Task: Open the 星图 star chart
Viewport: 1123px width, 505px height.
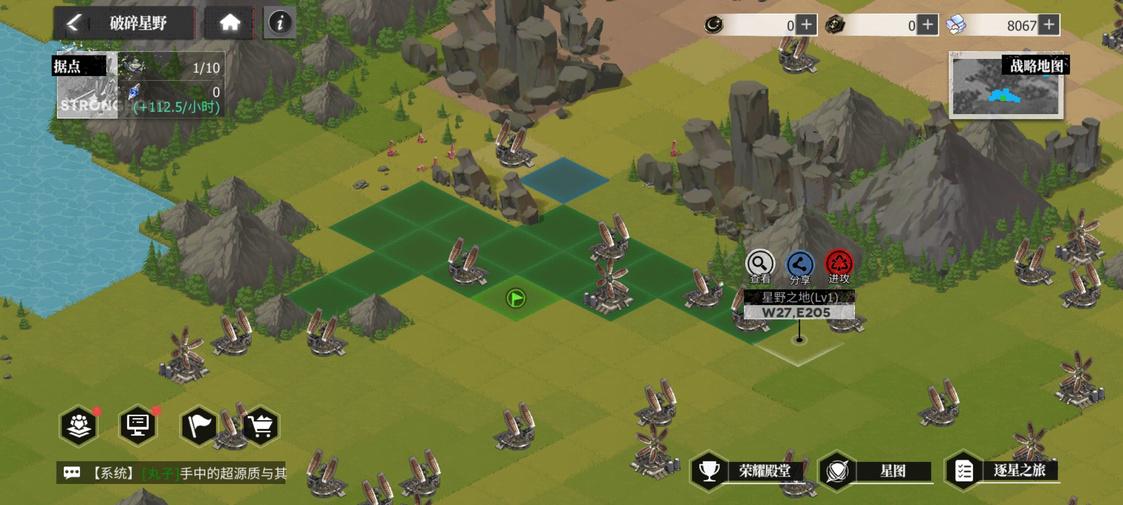Action: [877, 471]
